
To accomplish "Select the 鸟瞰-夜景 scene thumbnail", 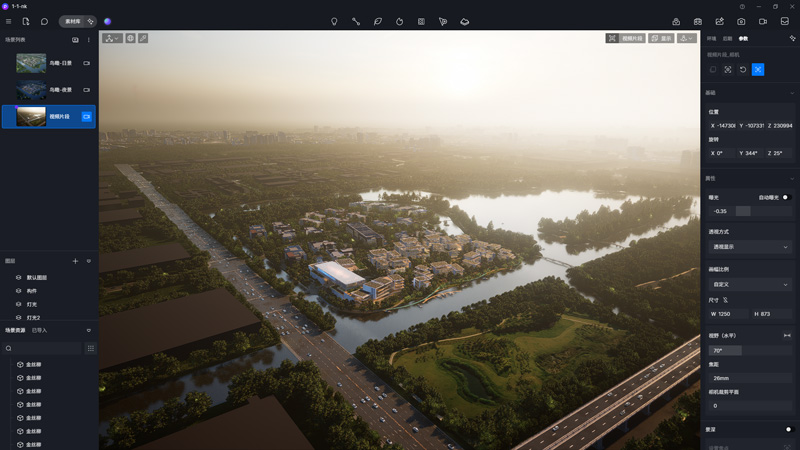I will [31, 90].
